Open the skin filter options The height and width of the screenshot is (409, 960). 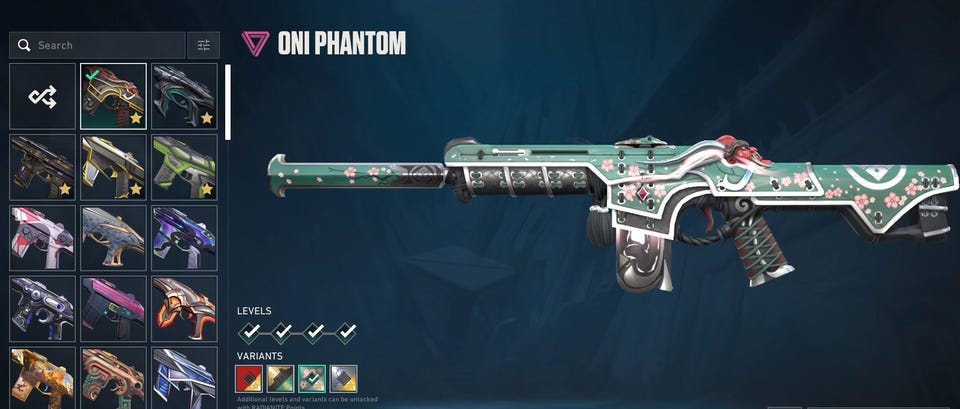[x=203, y=45]
